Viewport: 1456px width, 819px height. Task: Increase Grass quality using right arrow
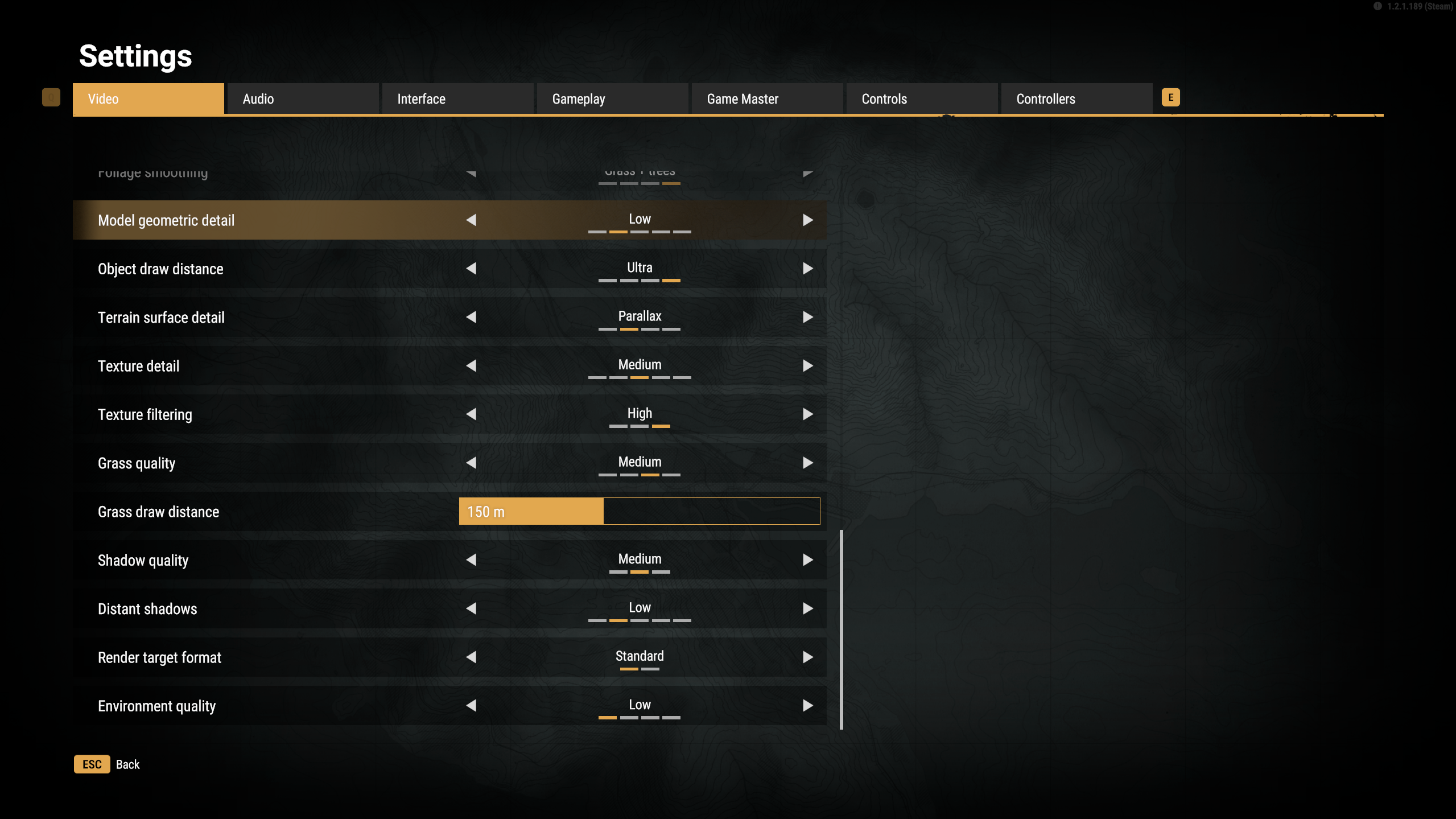[807, 463]
